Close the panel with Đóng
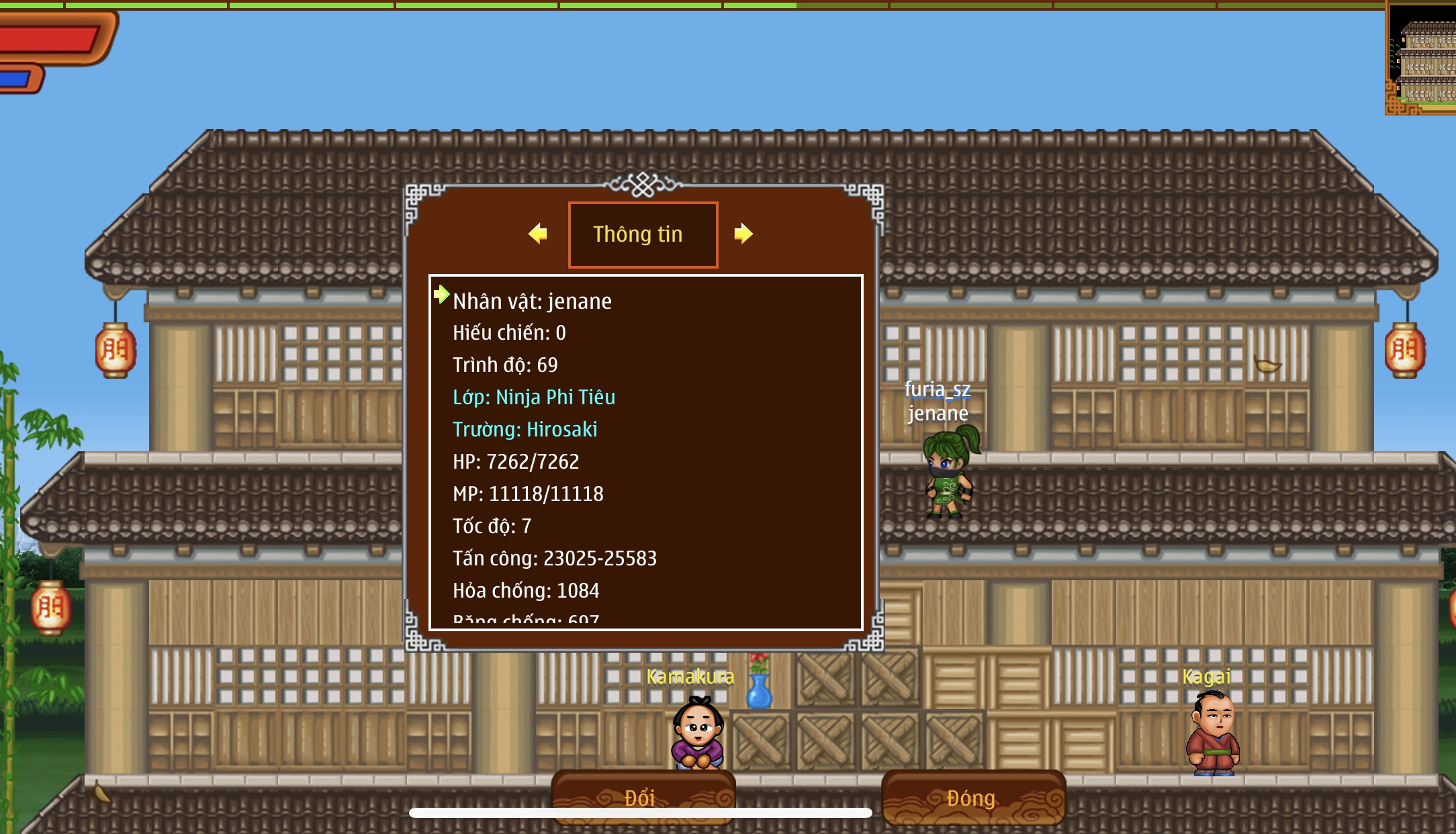 pos(972,797)
